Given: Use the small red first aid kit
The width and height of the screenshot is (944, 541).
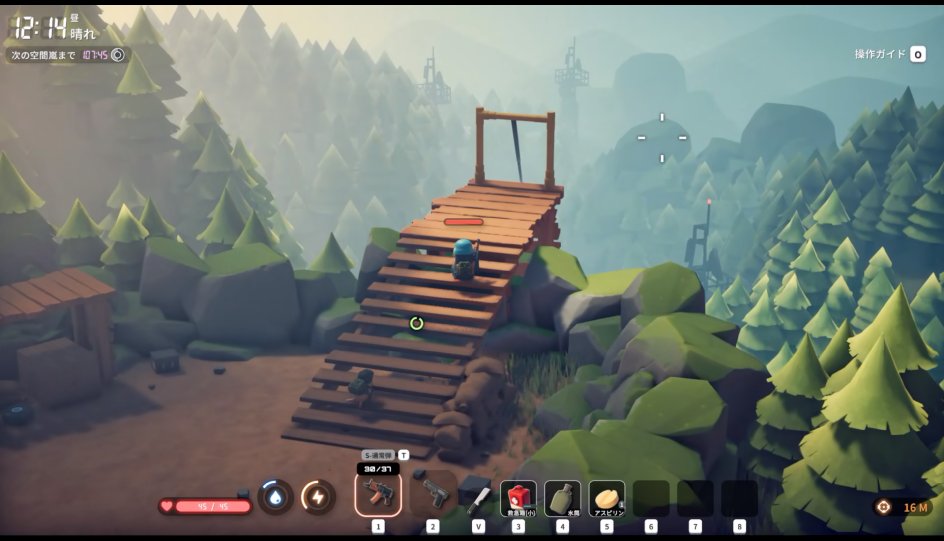Looking at the screenshot, I should tap(518, 497).
